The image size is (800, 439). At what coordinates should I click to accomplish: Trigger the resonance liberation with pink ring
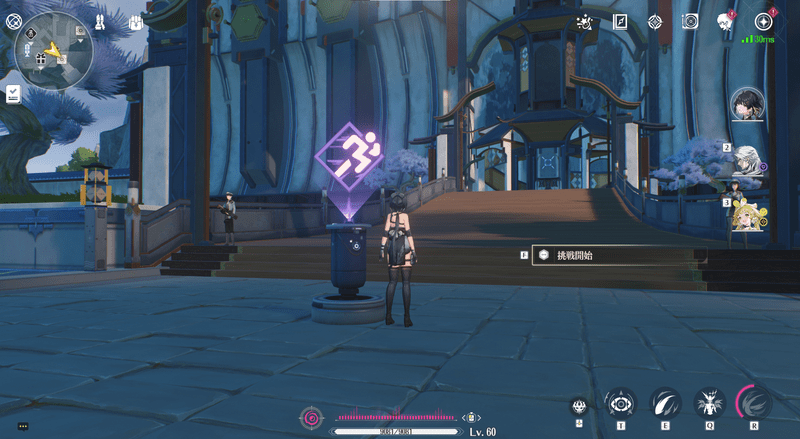tap(755, 404)
